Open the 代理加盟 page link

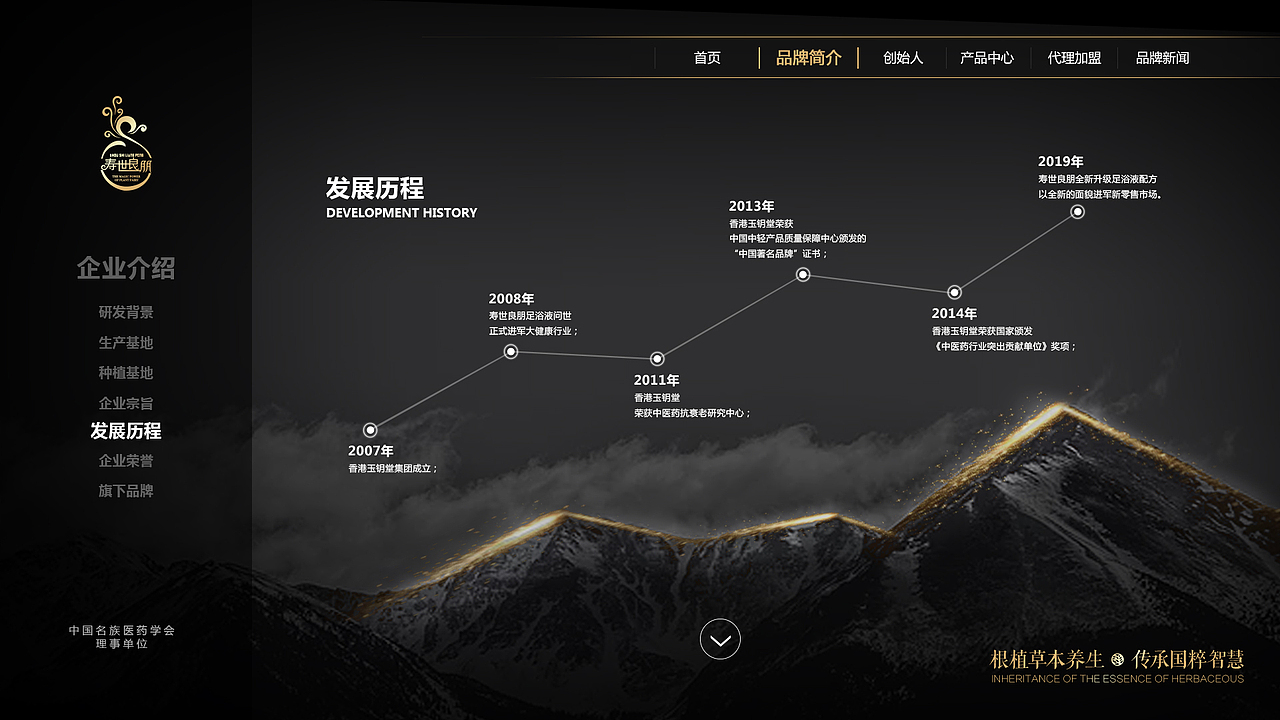click(x=1074, y=58)
